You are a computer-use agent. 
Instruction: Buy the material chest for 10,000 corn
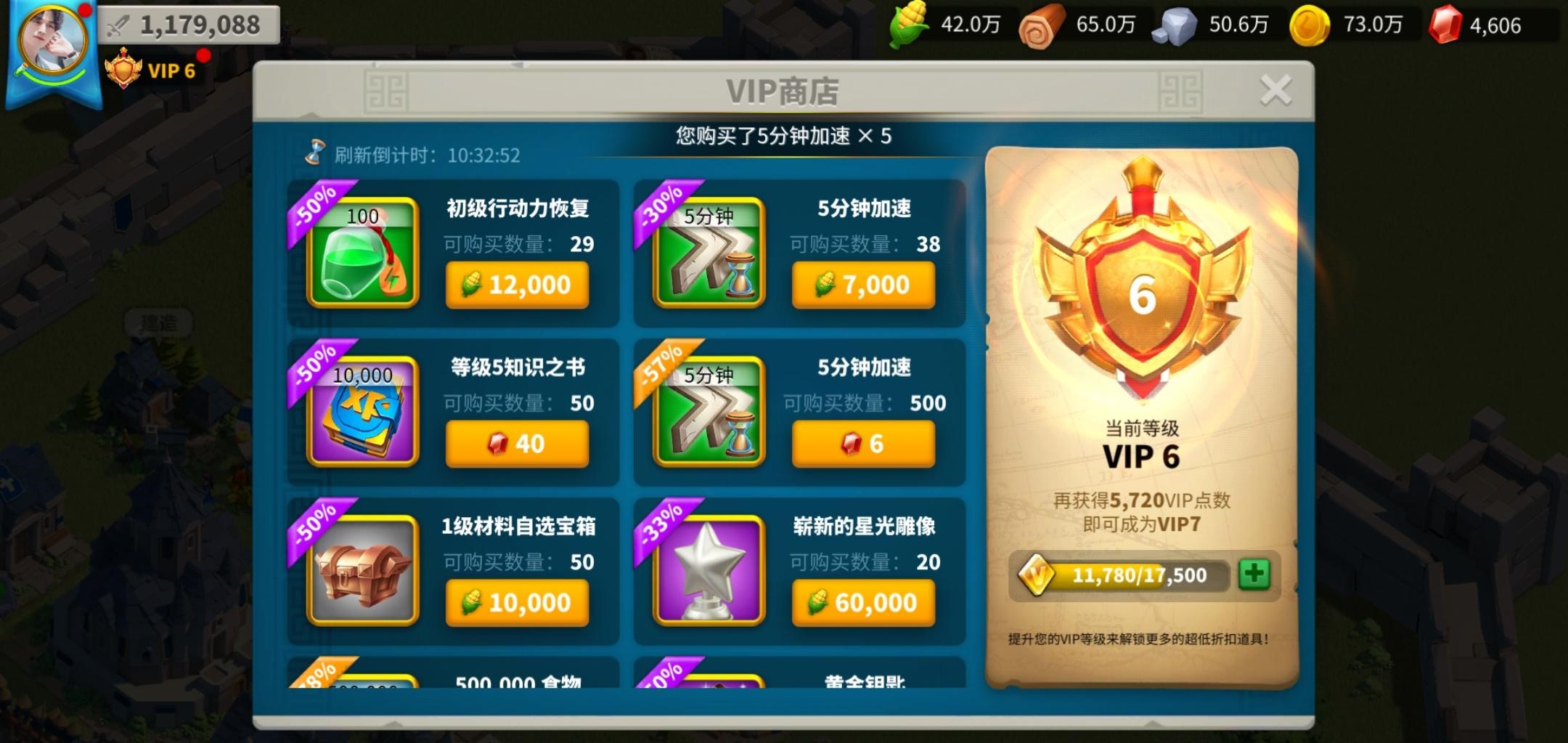pyautogui.click(x=518, y=602)
